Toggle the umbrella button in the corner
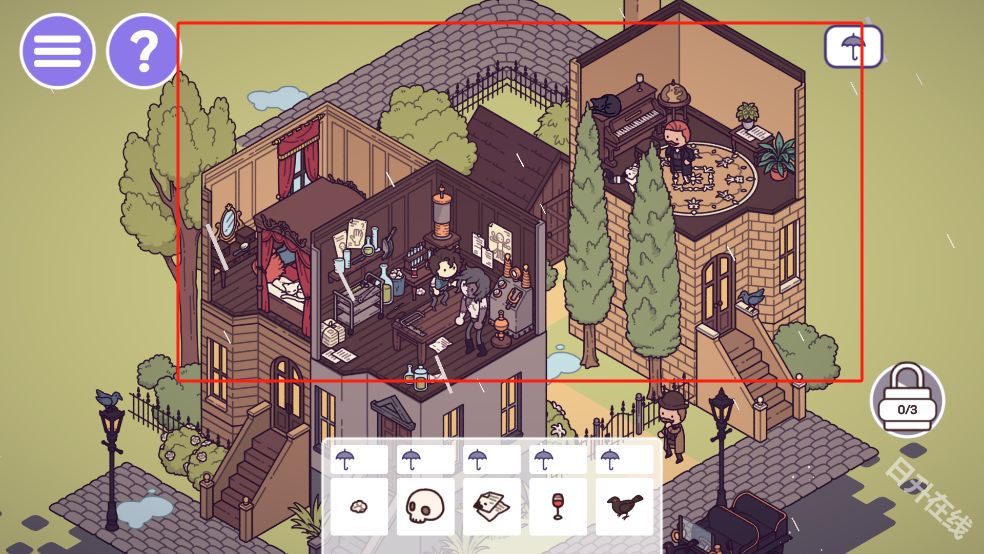The image size is (984, 554). [x=853, y=46]
